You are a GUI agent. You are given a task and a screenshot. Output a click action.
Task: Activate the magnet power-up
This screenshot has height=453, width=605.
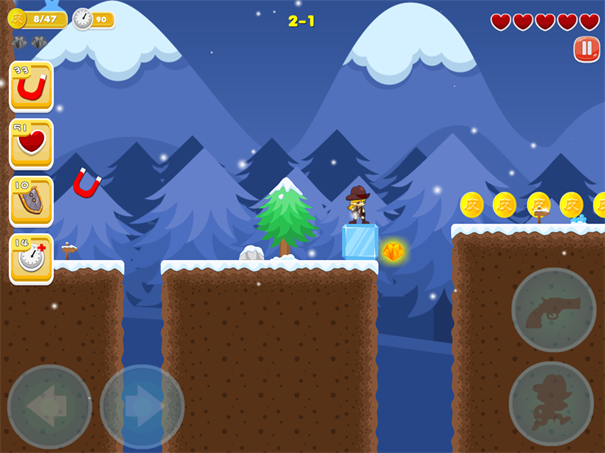(x=31, y=87)
